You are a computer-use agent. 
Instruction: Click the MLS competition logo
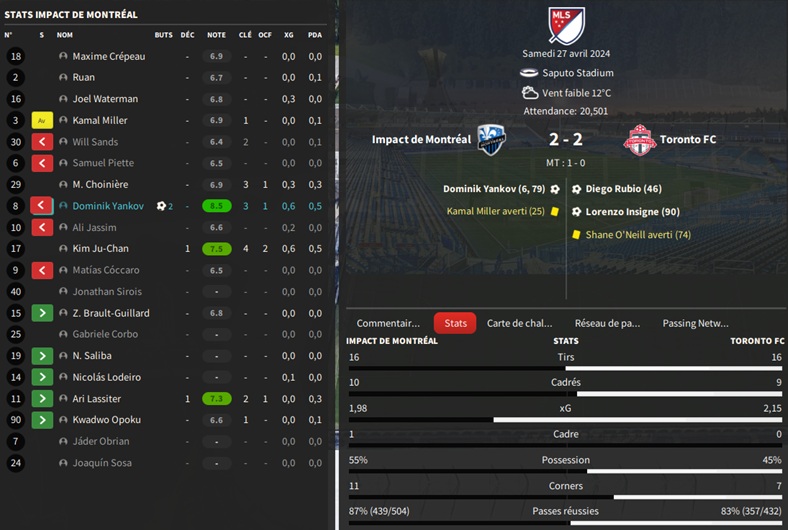tap(566, 25)
